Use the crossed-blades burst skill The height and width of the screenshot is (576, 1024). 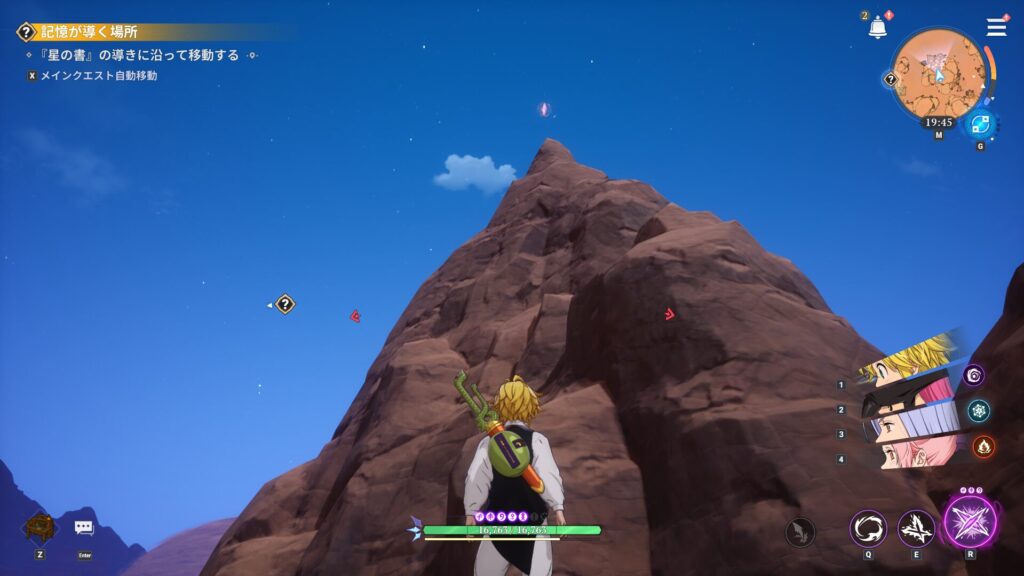(916, 528)
